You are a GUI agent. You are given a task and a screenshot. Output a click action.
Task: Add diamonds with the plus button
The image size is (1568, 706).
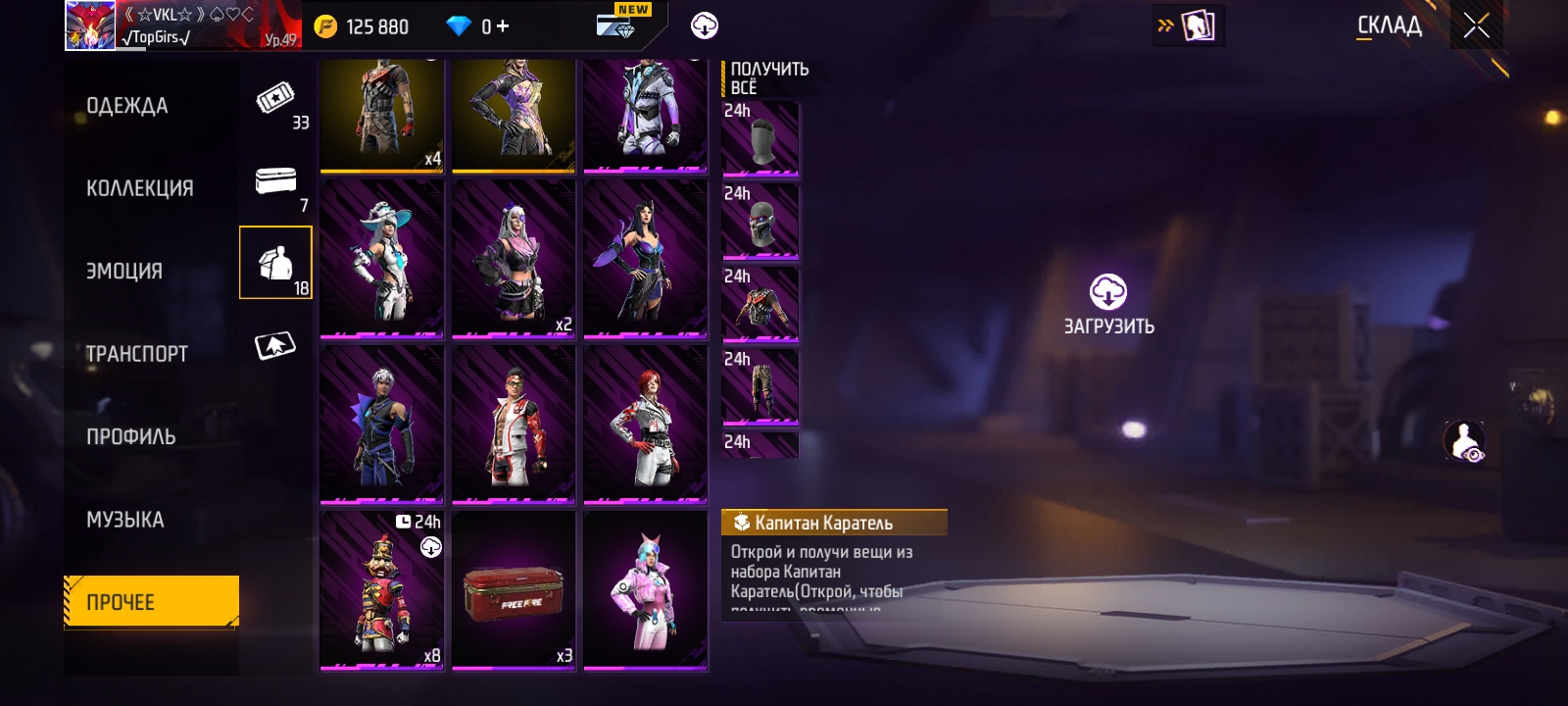503,26
